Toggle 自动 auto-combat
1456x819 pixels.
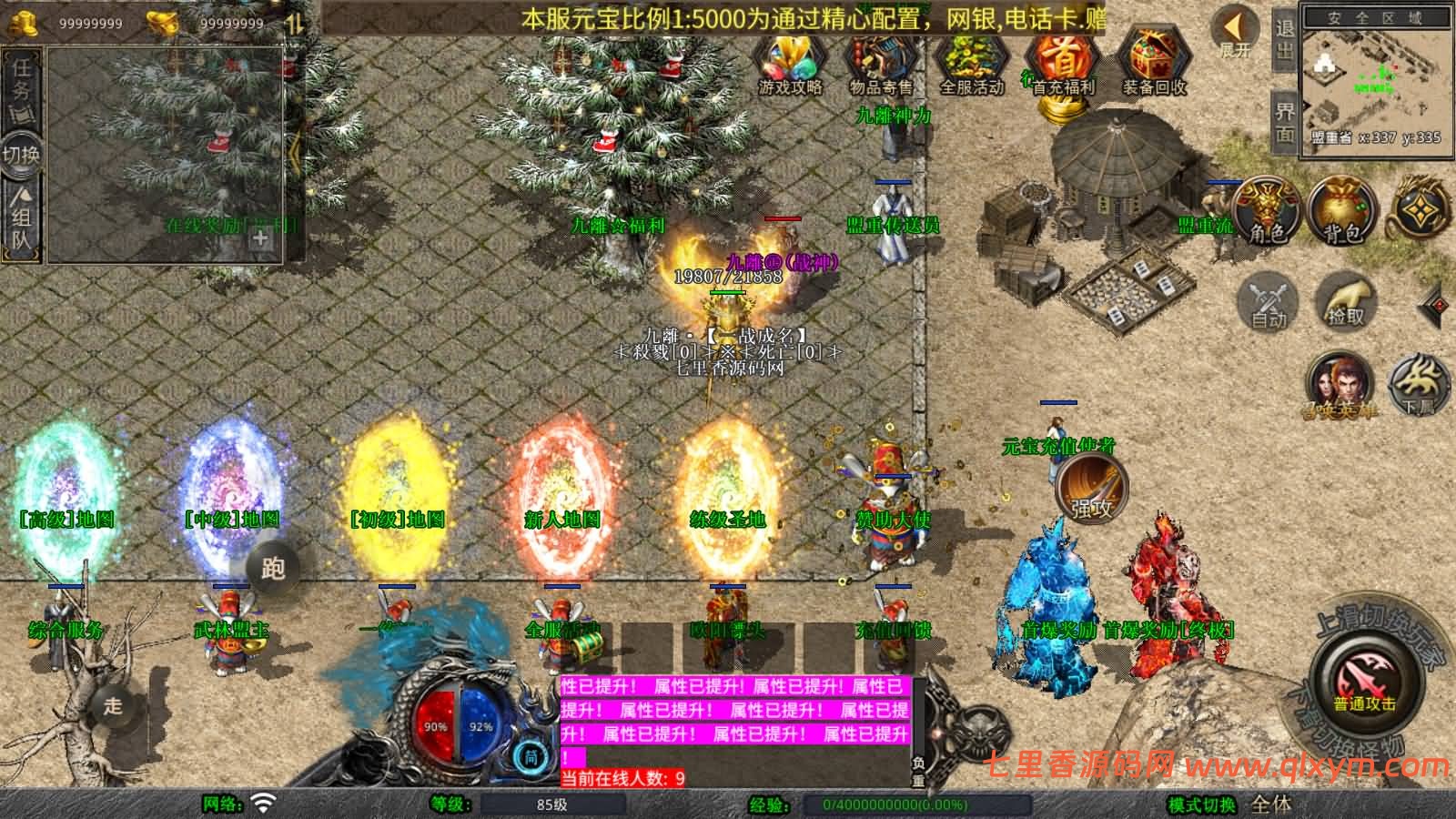pyautogui.click(x=1267, y=300)
